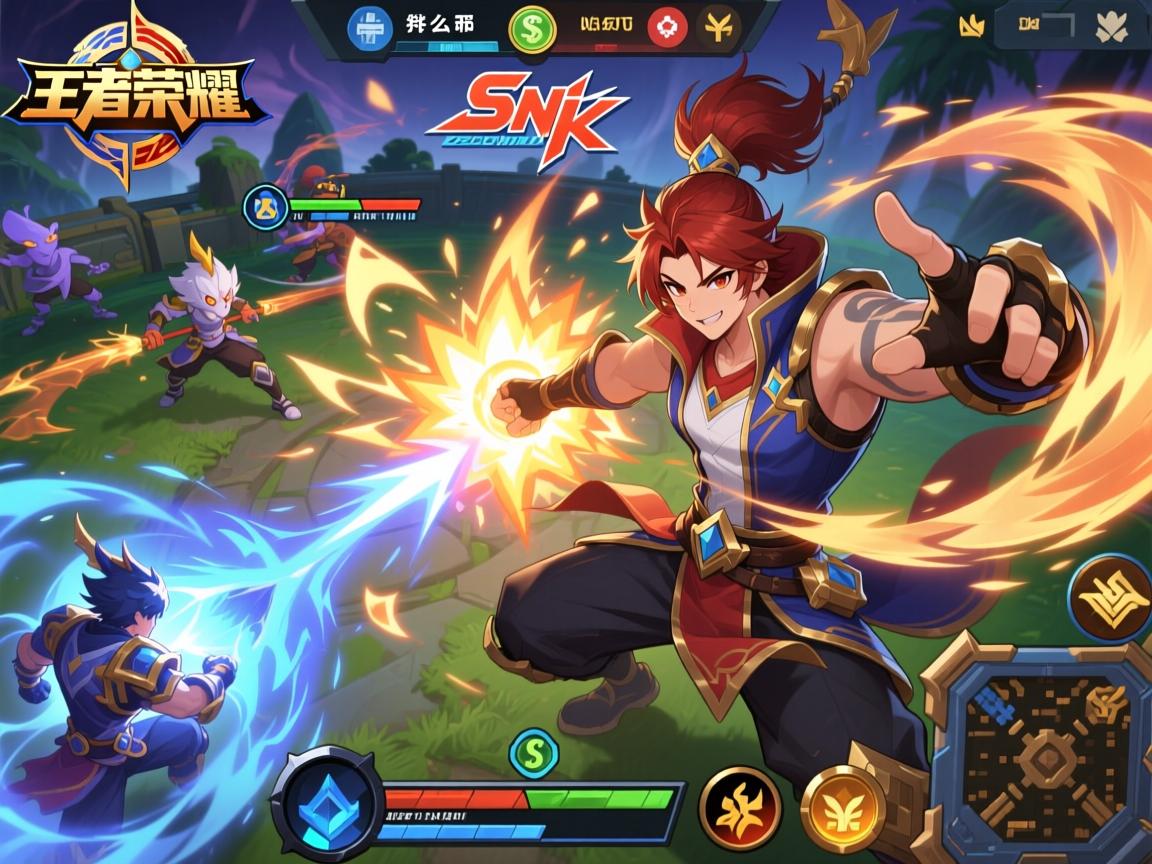1152x864 pixels.
Task: Select the blue crystal hero portrait
Action: pos(326,800)
